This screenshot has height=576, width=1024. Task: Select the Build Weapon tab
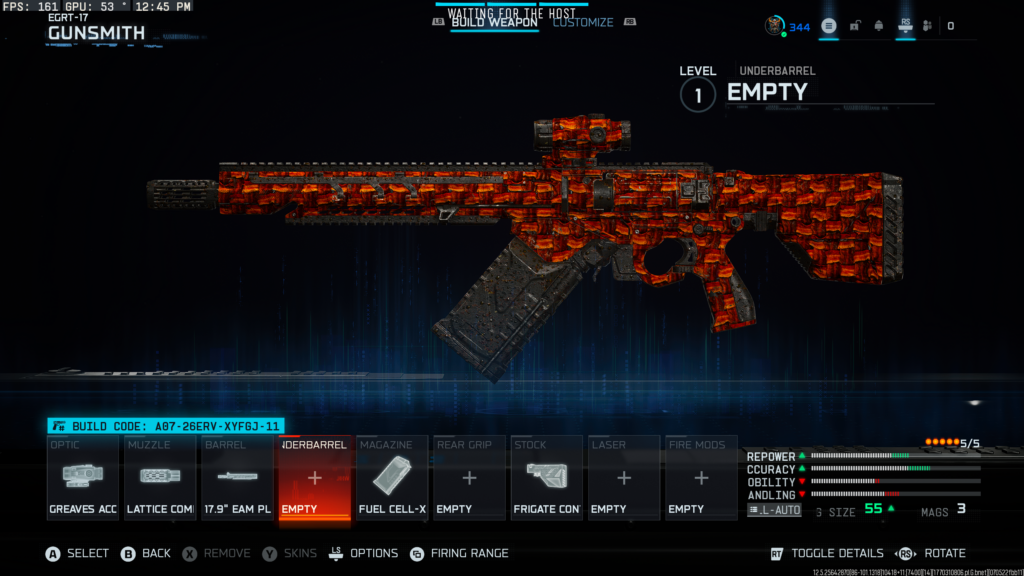pos(493,22)
